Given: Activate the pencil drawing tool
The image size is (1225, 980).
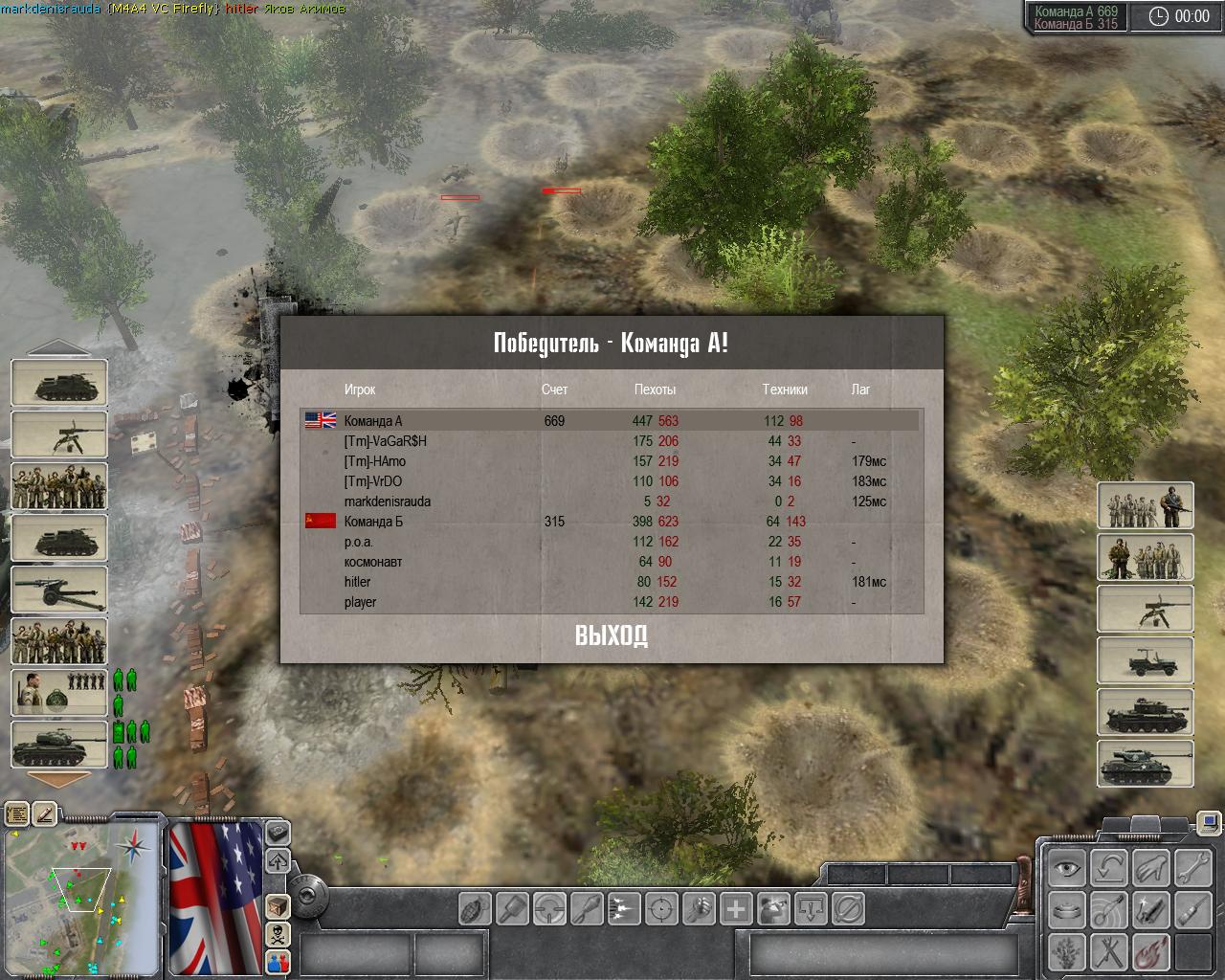Looking at the screenshot, I should [45, 814].
